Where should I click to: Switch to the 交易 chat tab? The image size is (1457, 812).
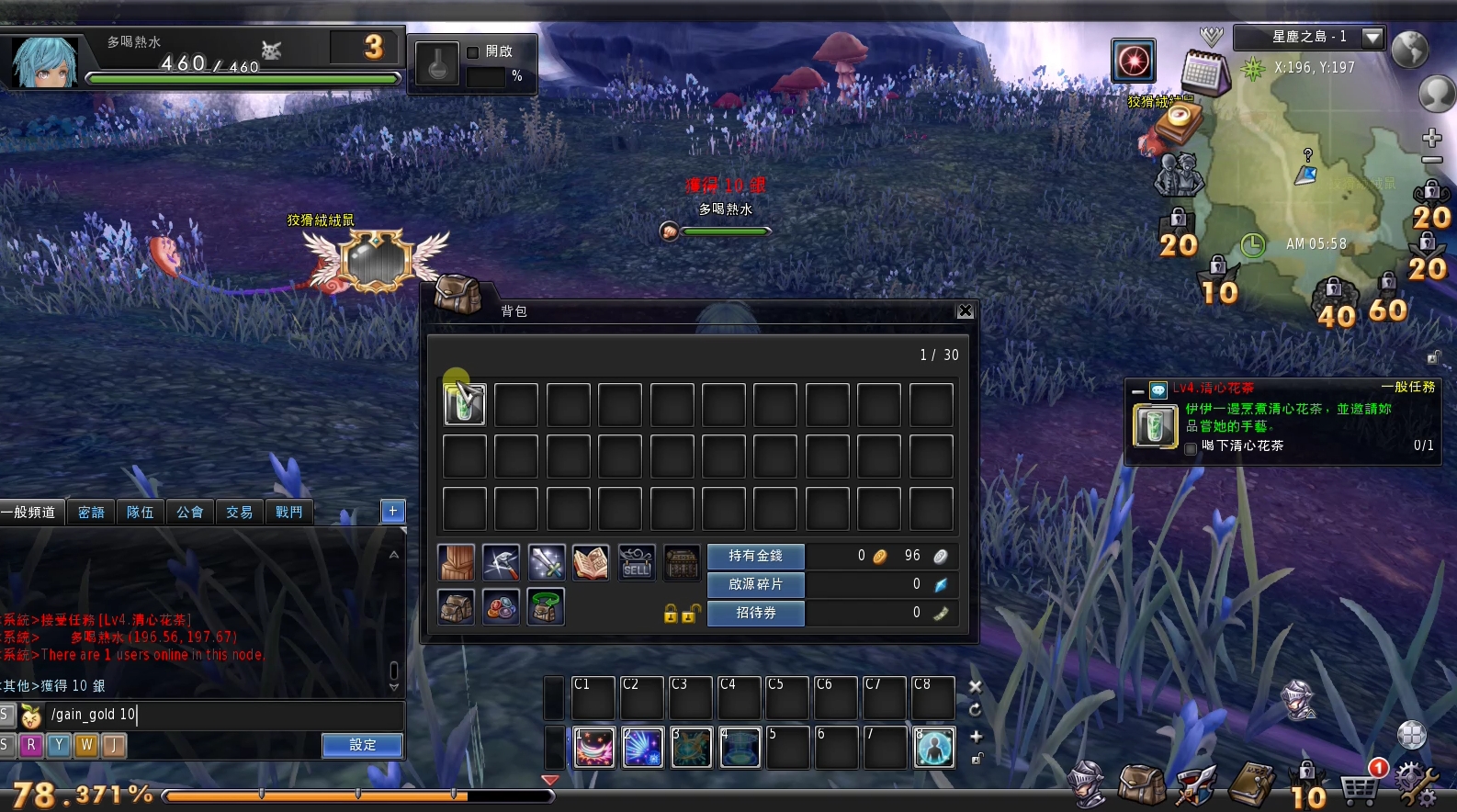[x=240, y=512]
